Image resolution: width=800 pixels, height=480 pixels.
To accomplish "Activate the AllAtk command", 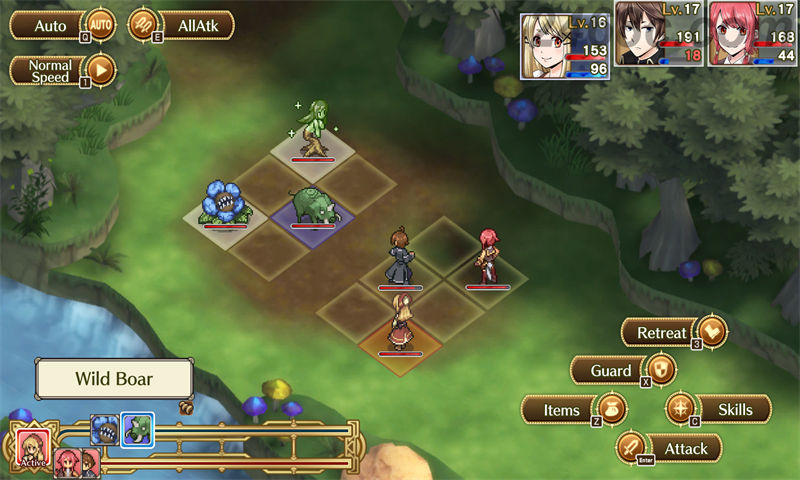I will [181, 24].
